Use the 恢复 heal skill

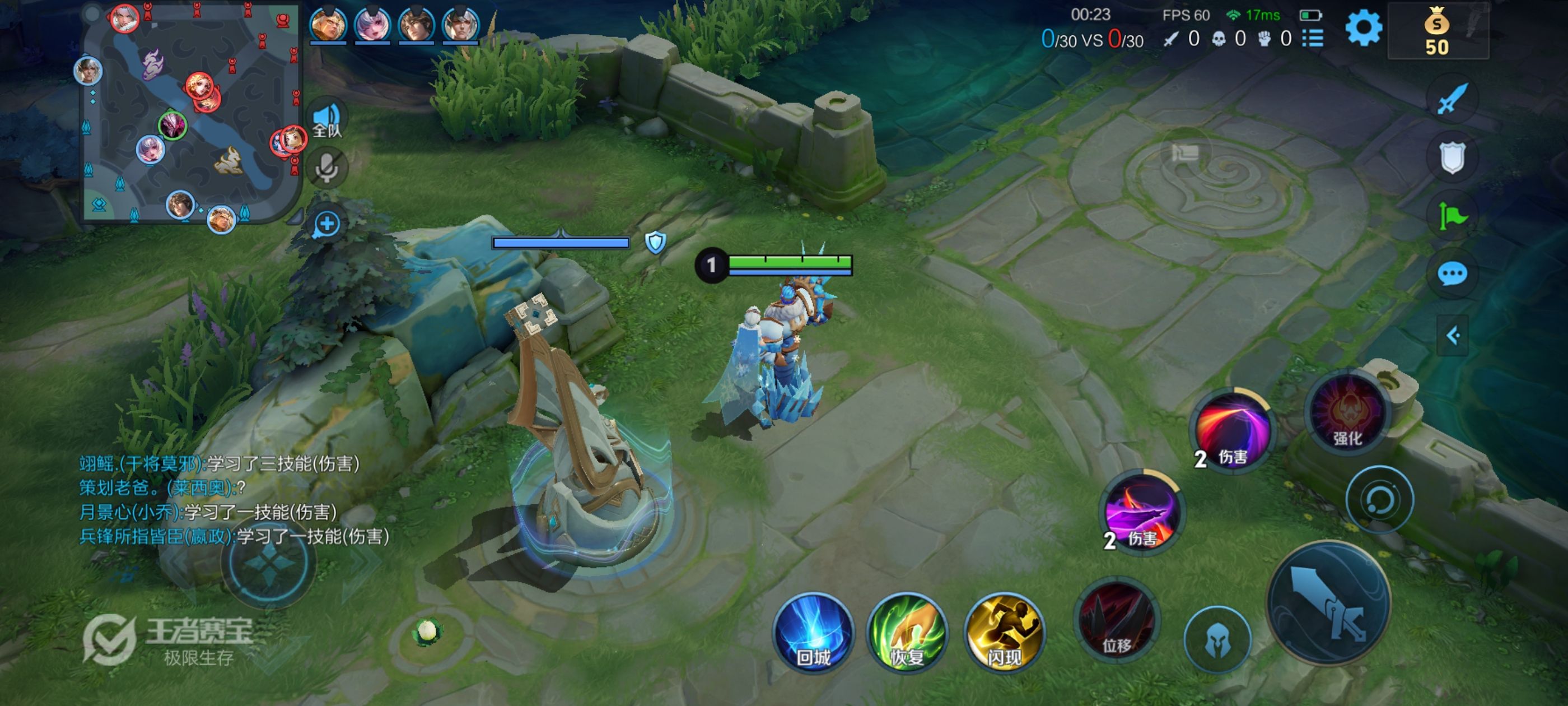pyautogui.click(x=907, y=632)
